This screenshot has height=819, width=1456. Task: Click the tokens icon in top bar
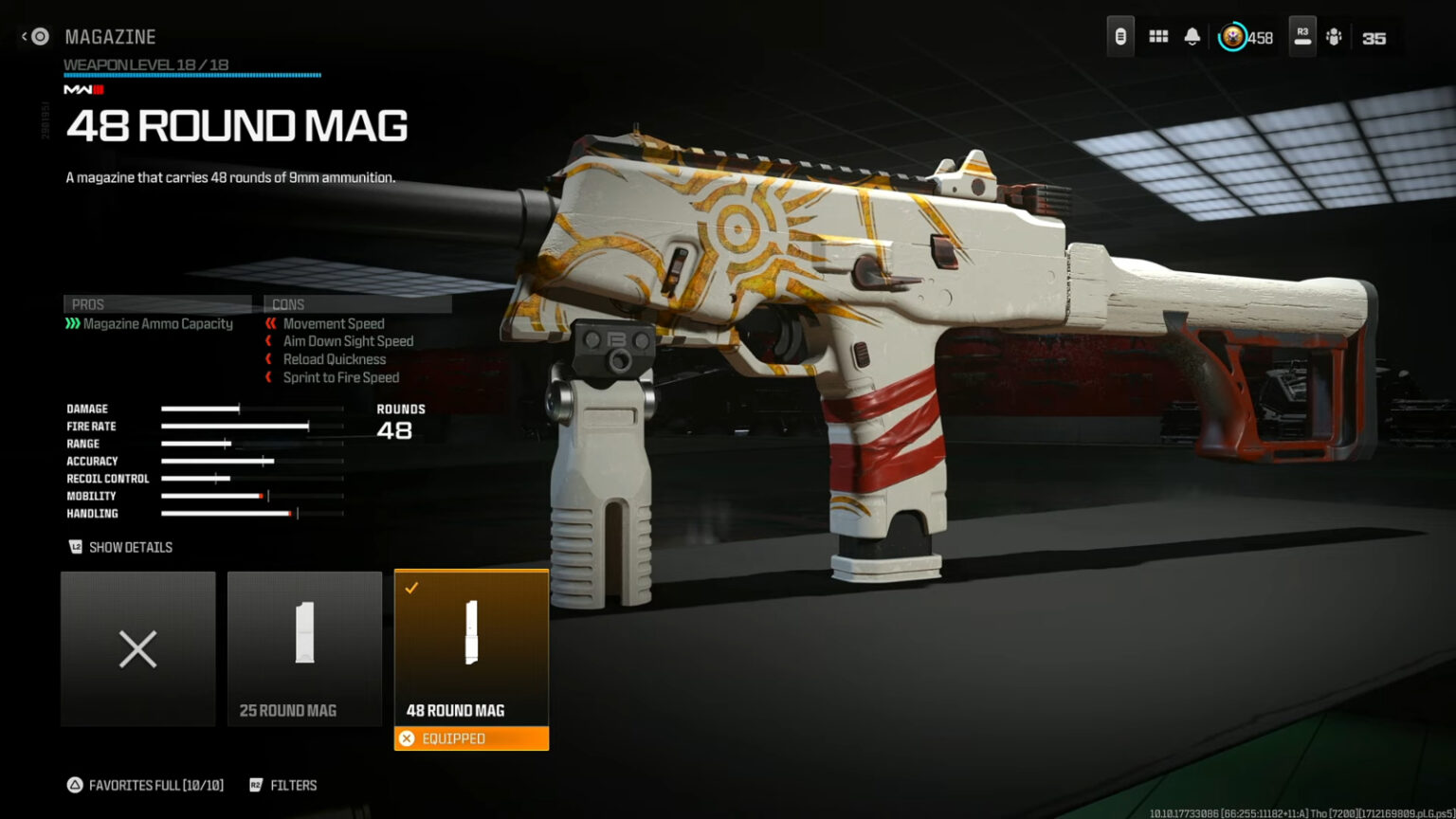point(1120,37)
